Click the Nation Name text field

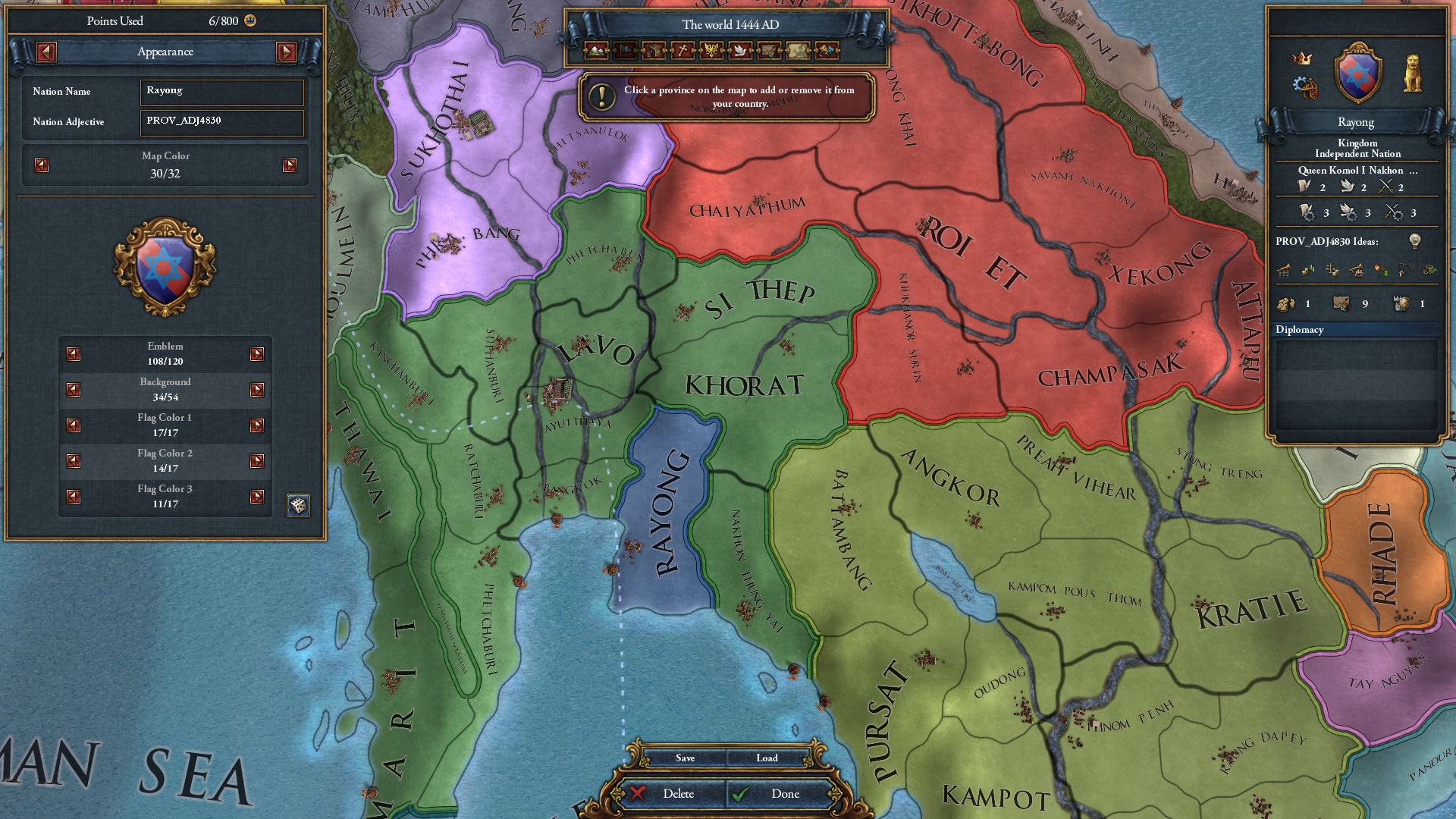pos(221,92)
